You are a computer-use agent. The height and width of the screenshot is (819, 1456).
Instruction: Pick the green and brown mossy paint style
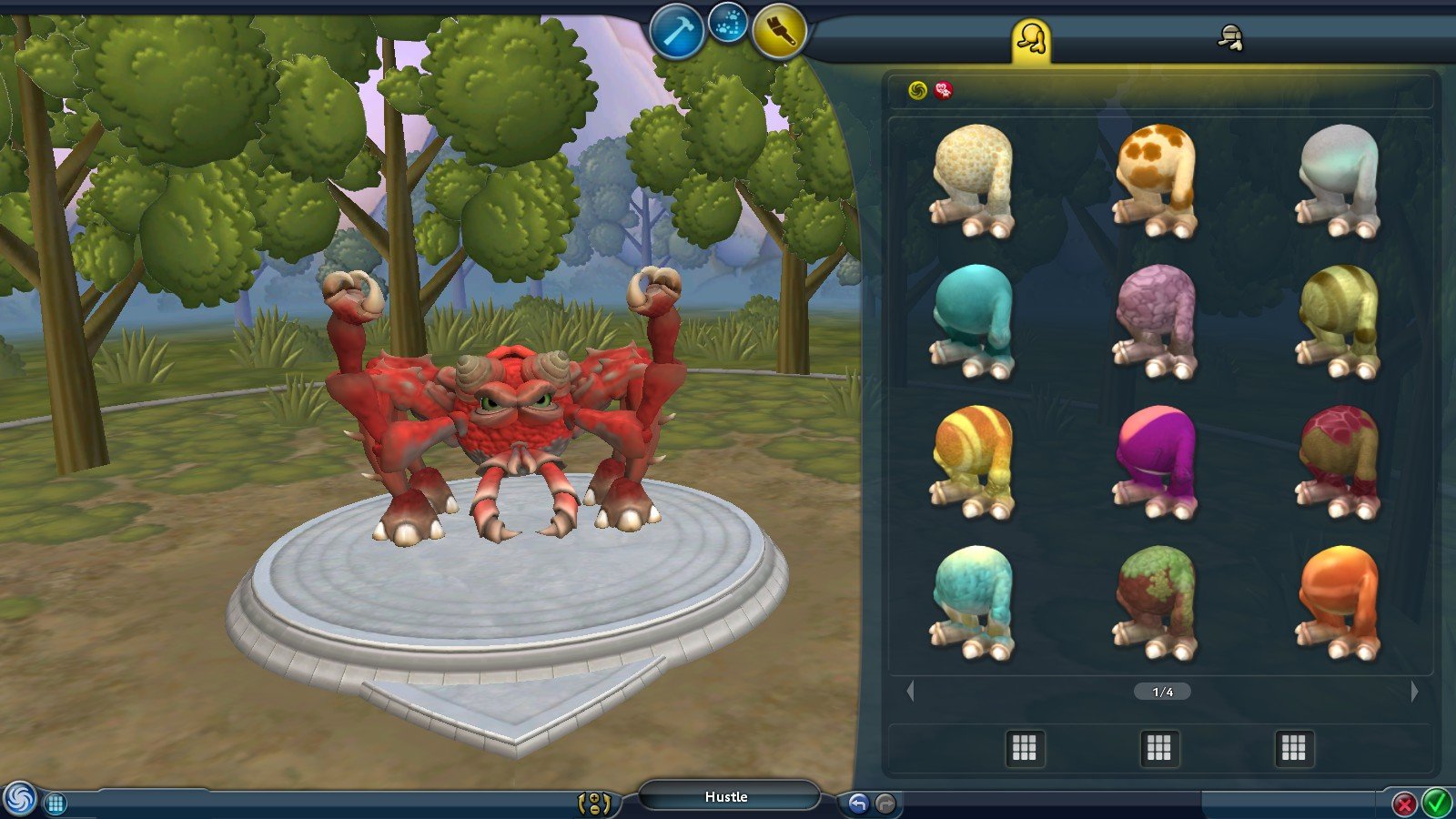[1155, 602]
